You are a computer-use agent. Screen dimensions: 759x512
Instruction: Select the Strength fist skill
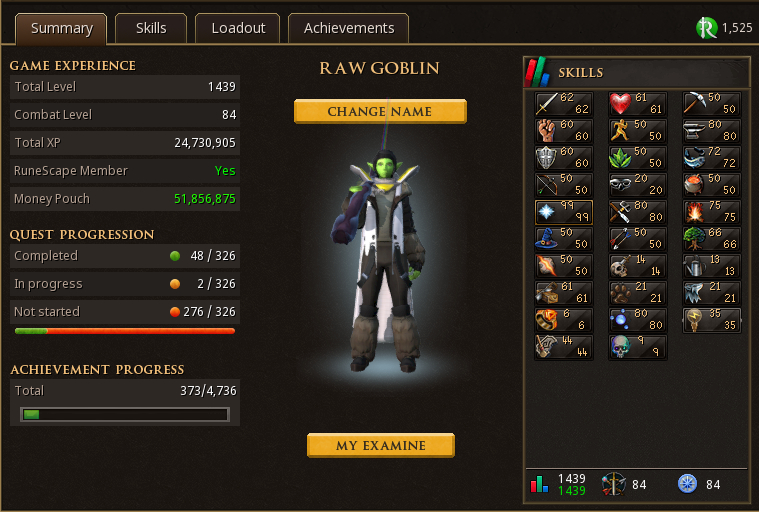(x=564, y=131)
